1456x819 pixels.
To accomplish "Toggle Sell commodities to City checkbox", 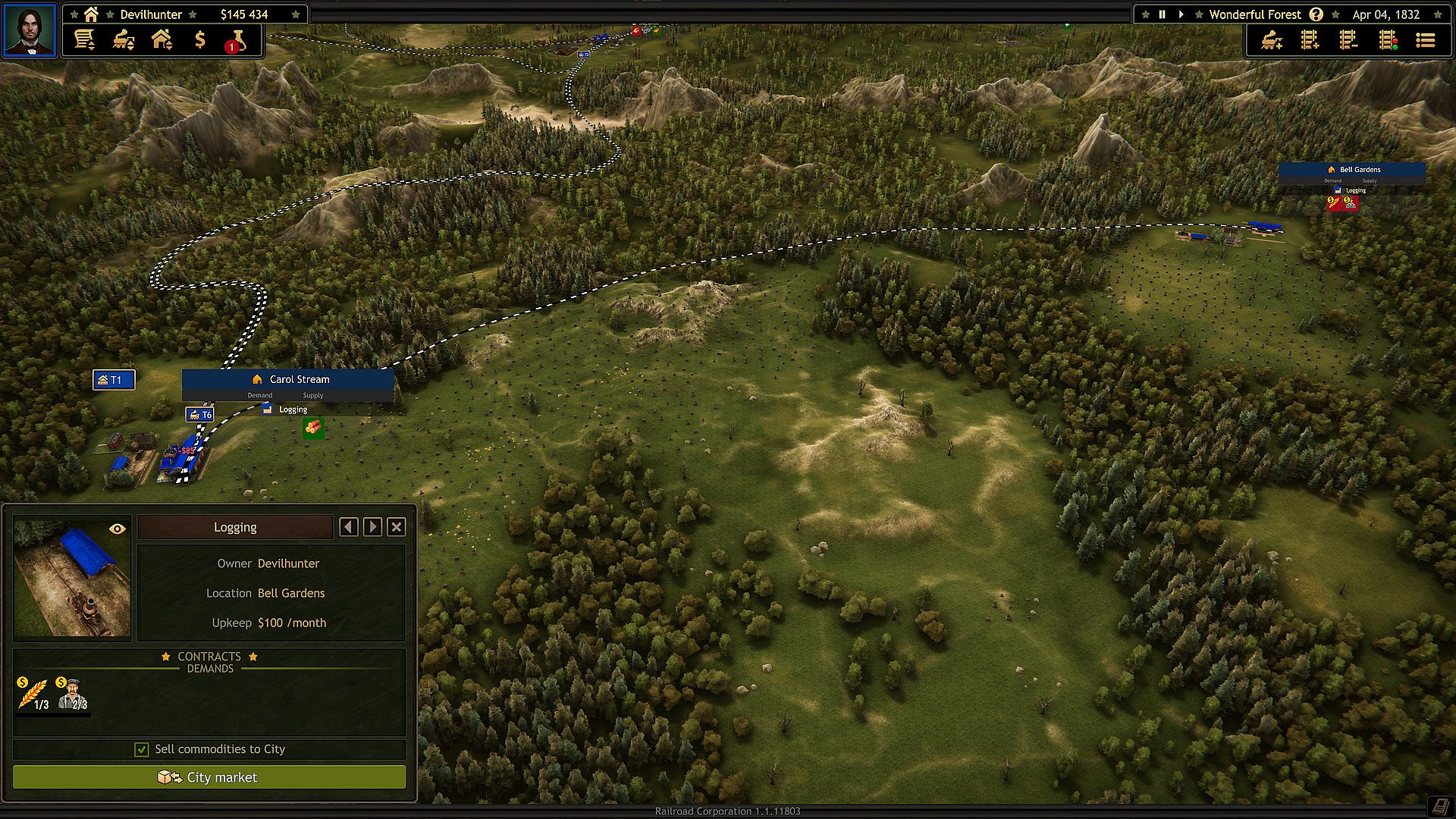I will pyautogui.click(x=142, y=749).
